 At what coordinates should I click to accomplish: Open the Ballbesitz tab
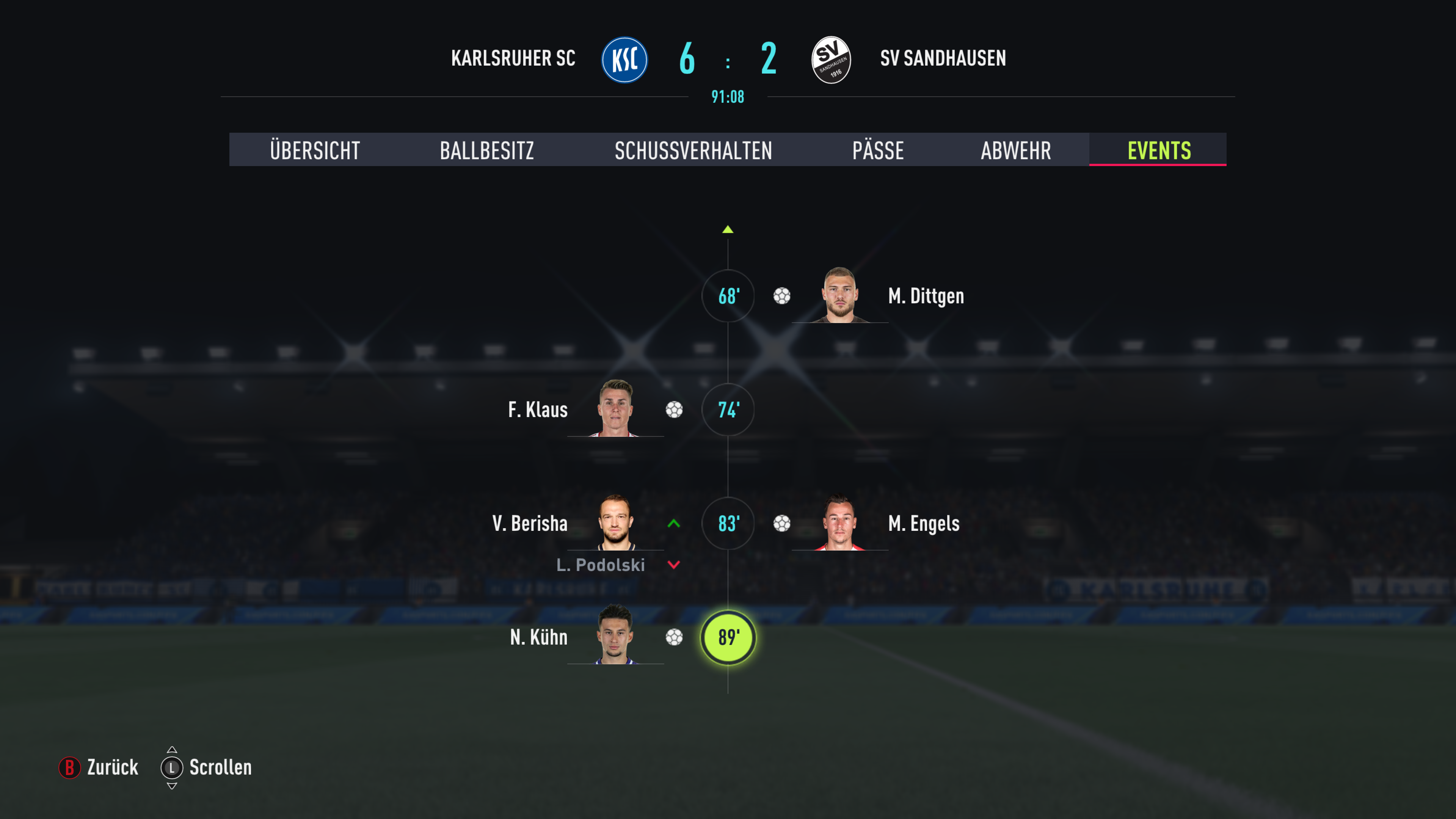click(x=486, y=150)
